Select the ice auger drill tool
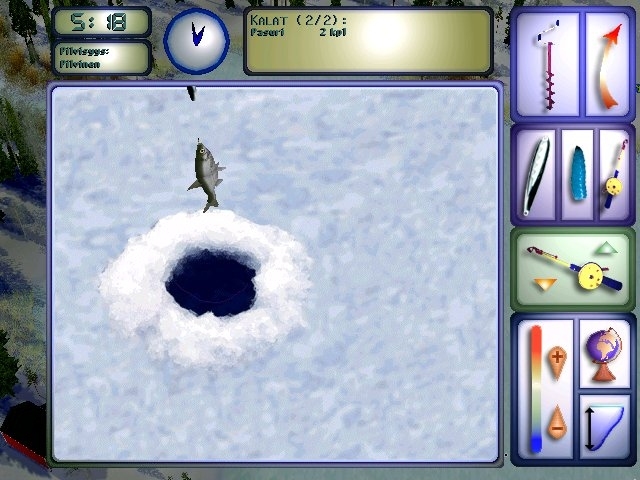This screenshot has width=640, height=480. [545, 66]
